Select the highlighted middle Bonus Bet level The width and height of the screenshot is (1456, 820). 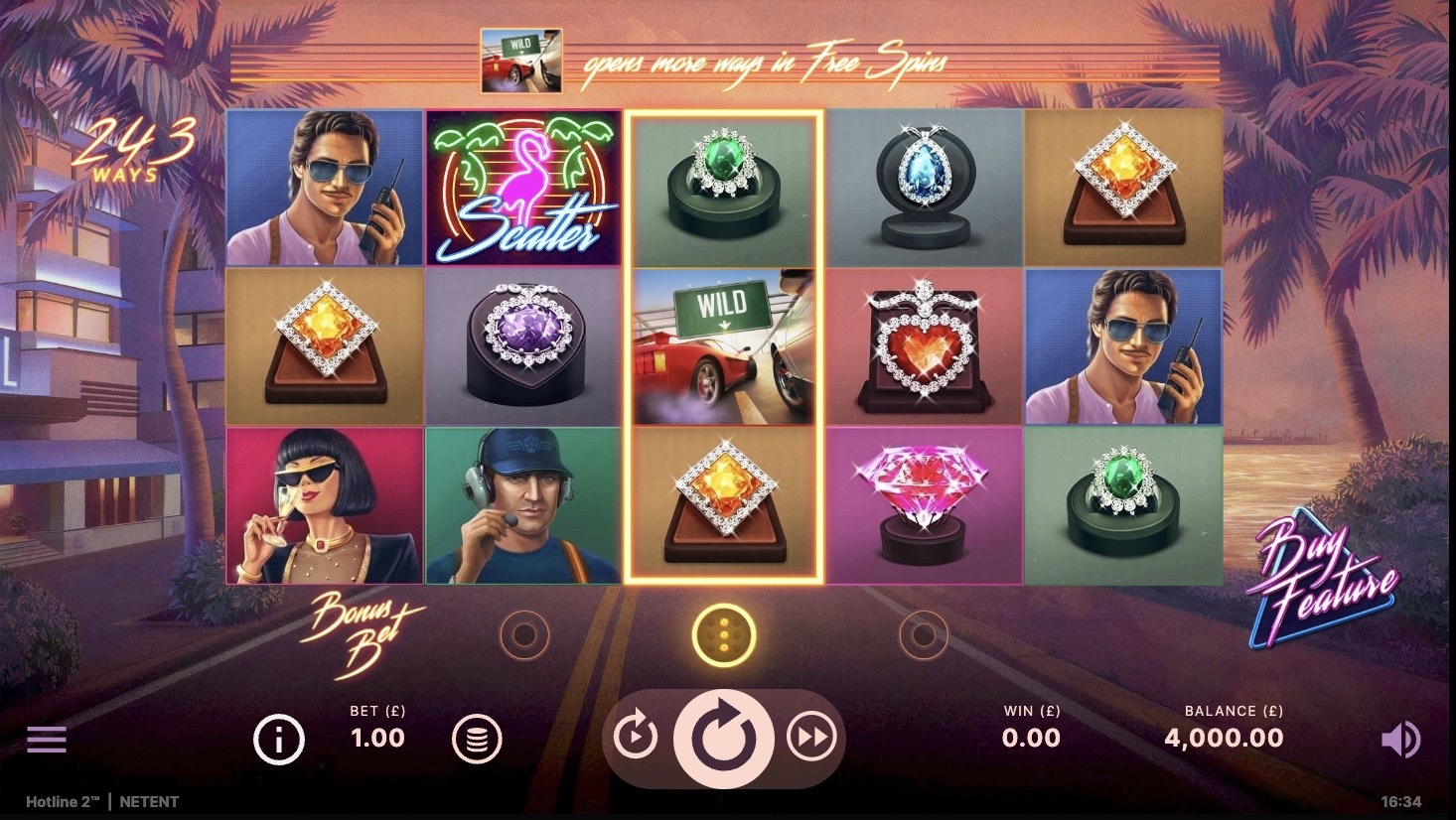724,634
